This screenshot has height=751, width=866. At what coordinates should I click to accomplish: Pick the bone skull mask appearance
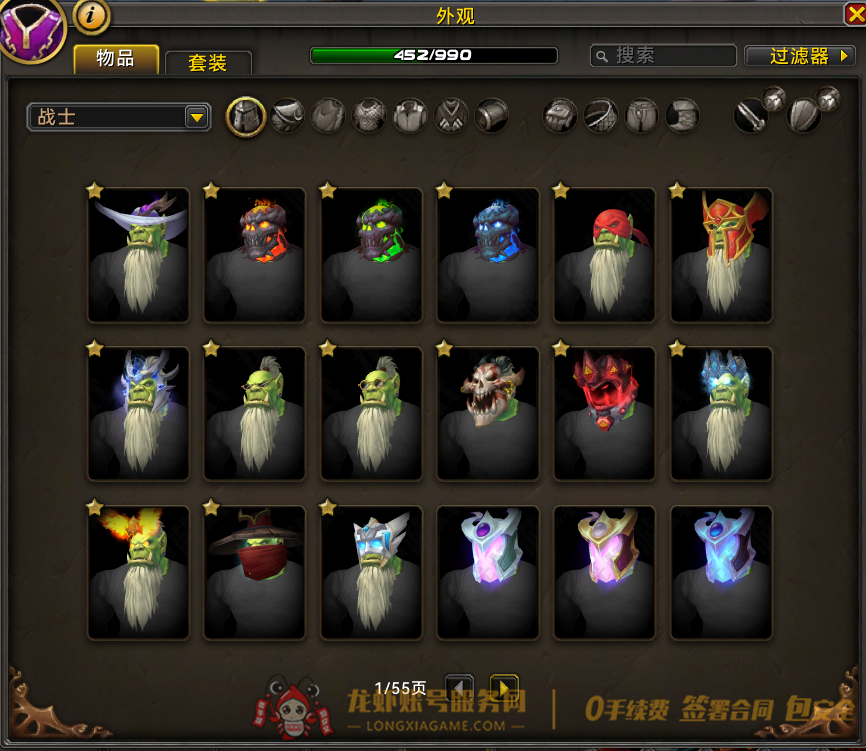(488, 413)
